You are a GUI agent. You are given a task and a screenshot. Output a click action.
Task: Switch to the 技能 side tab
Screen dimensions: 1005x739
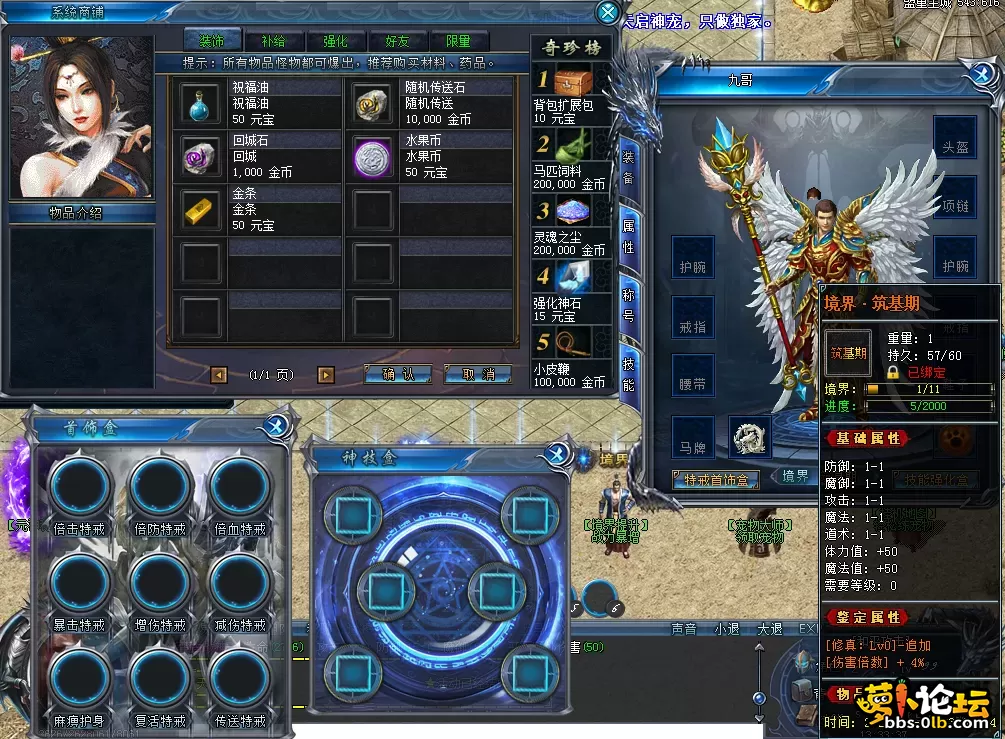(x=628, y=372)
